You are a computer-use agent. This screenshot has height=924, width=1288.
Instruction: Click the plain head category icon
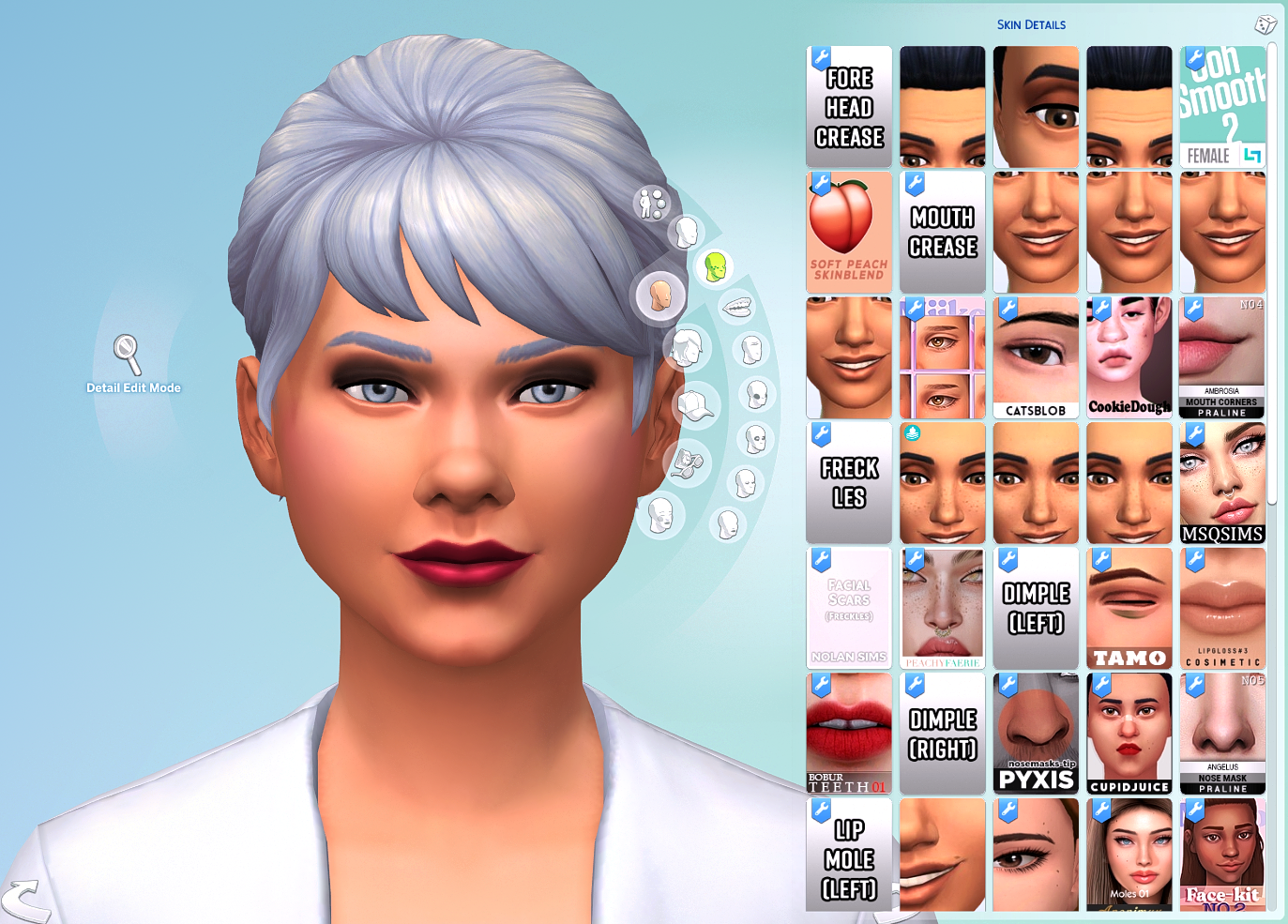687,234
